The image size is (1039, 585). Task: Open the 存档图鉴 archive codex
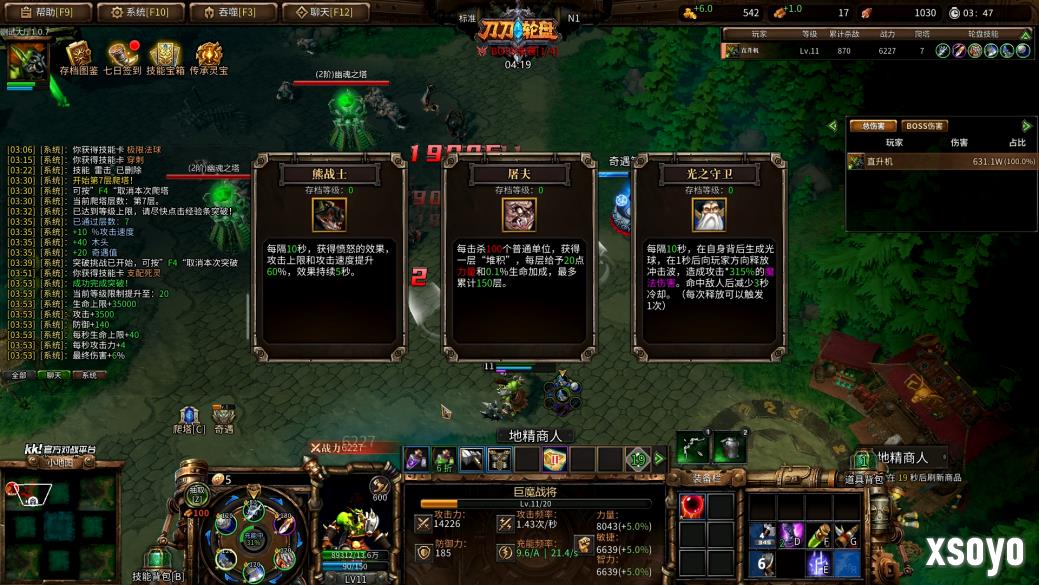pos(79,59)
